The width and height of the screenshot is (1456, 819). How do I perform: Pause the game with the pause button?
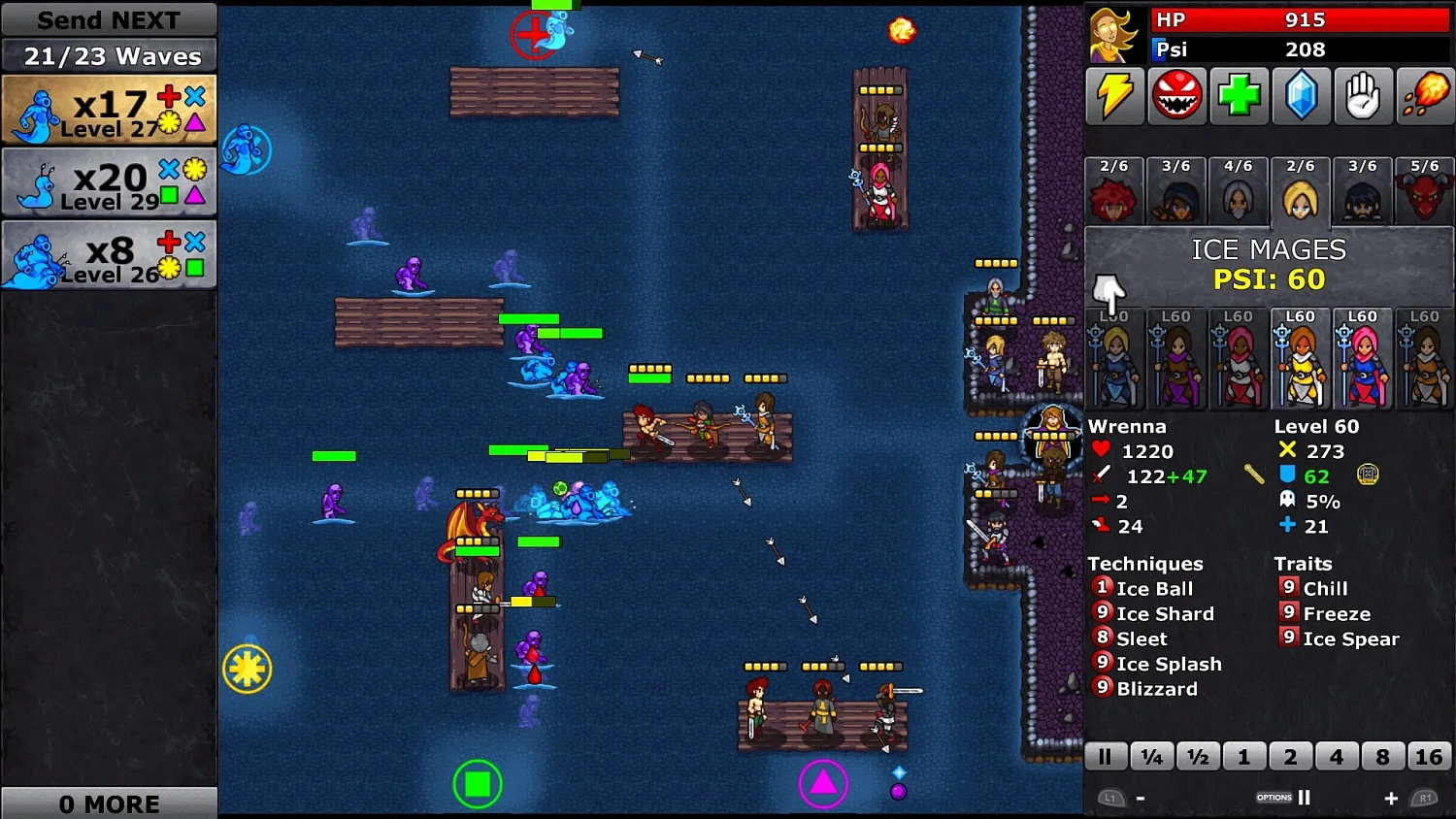click(x=1106, y=756)
